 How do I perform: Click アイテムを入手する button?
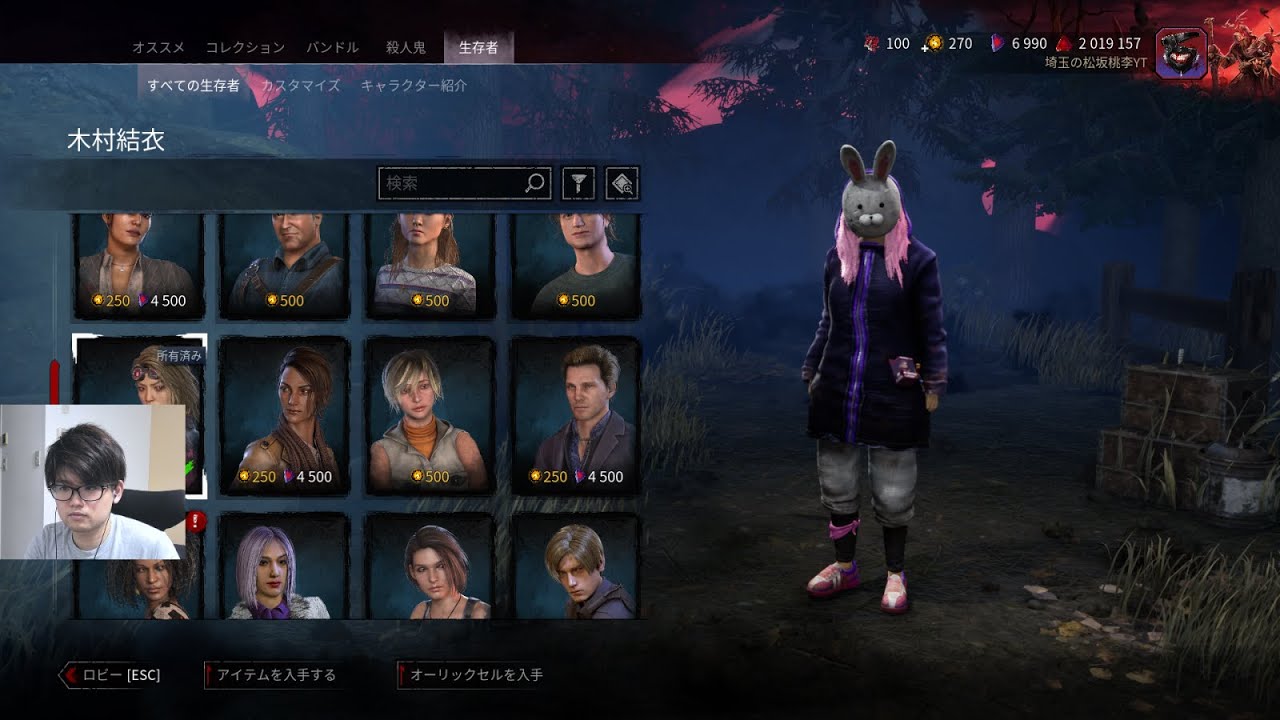[272, 675]
